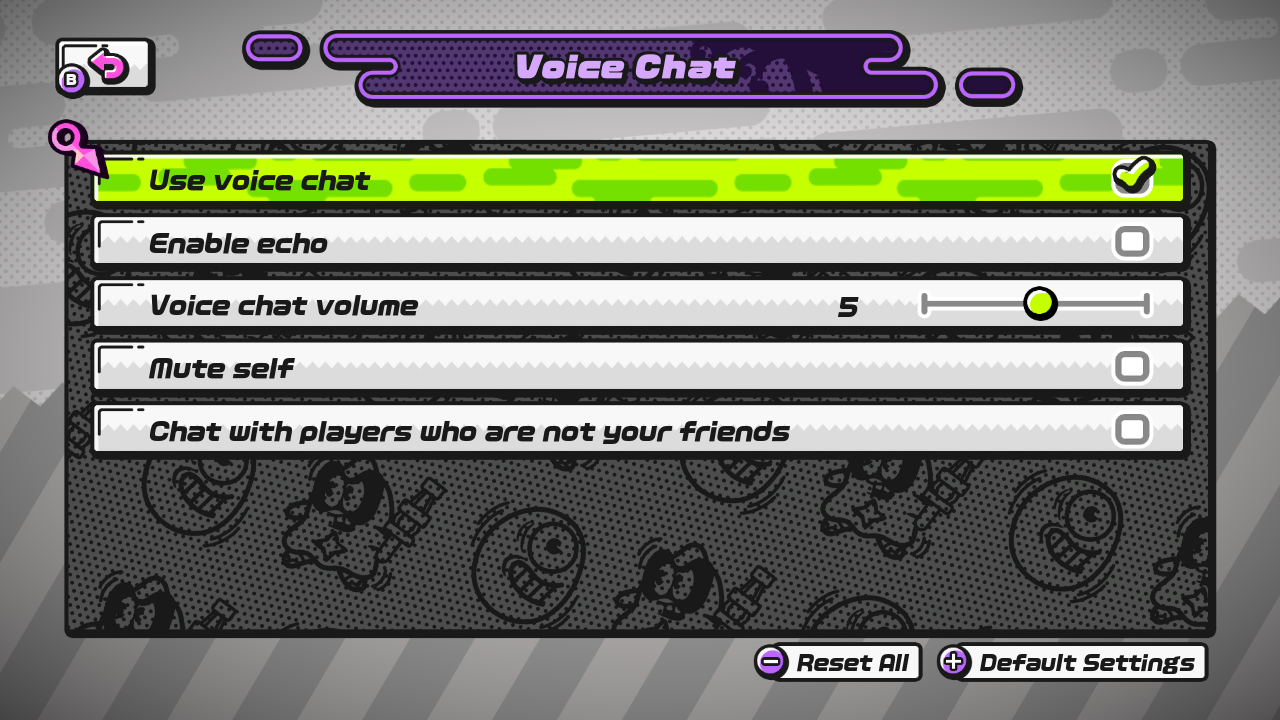Enable chat with players who are not friends

(x=1132, y=430)
